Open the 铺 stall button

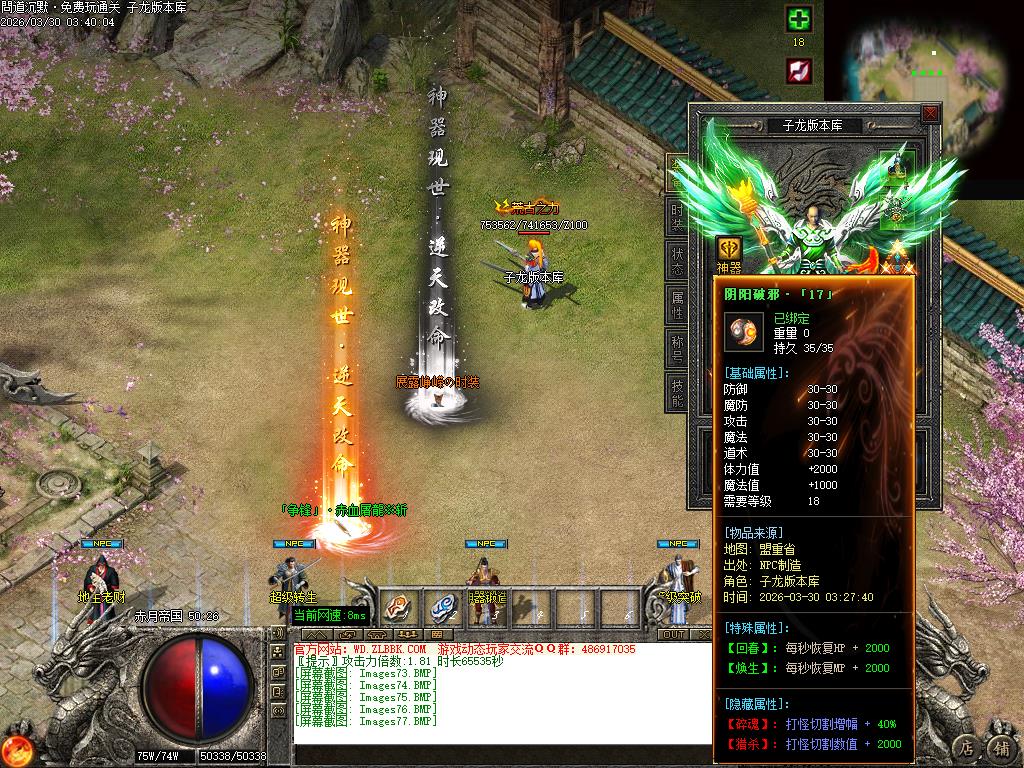point(999,747)
